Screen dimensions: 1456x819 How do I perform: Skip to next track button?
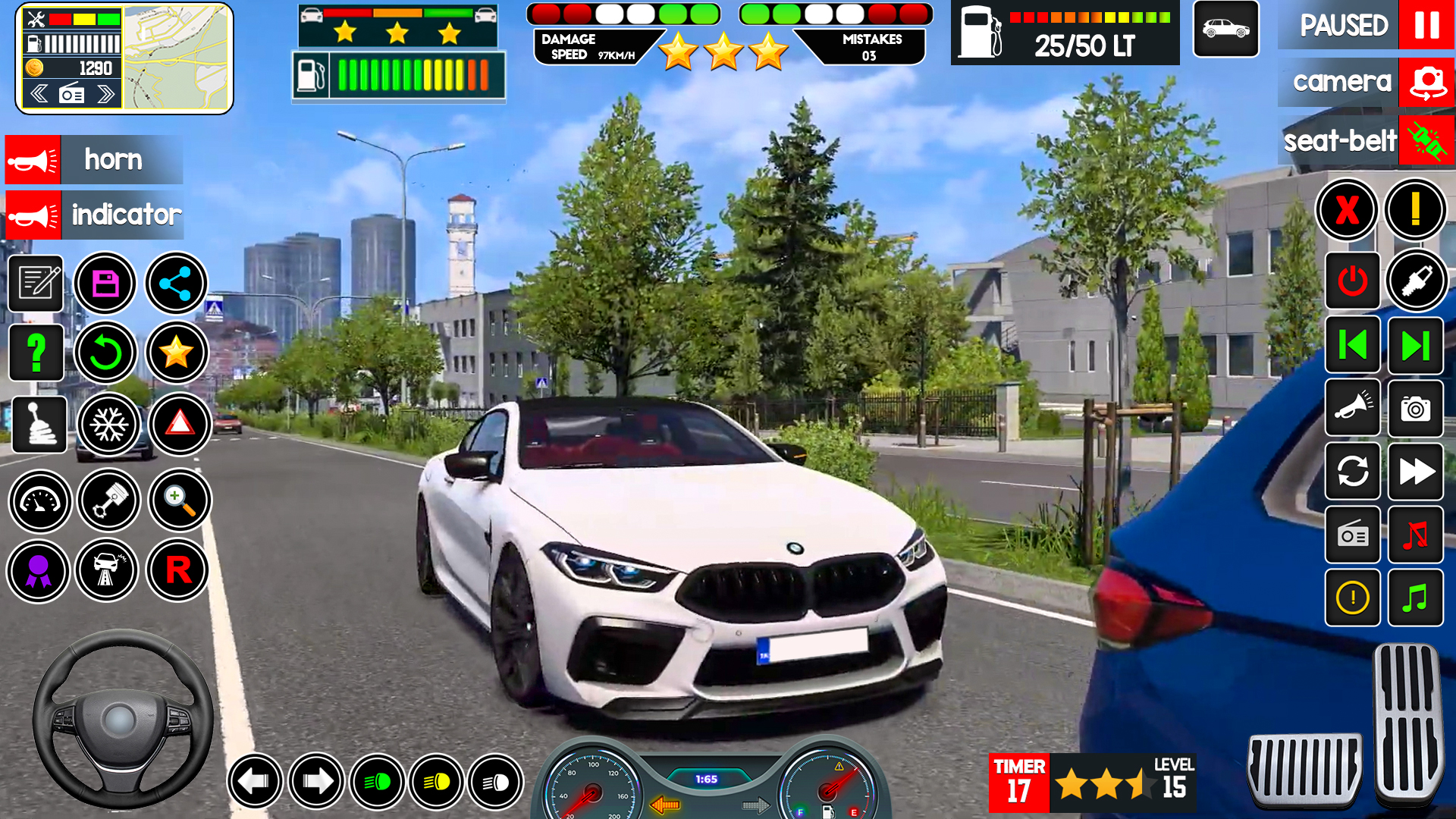point(1415,346)
